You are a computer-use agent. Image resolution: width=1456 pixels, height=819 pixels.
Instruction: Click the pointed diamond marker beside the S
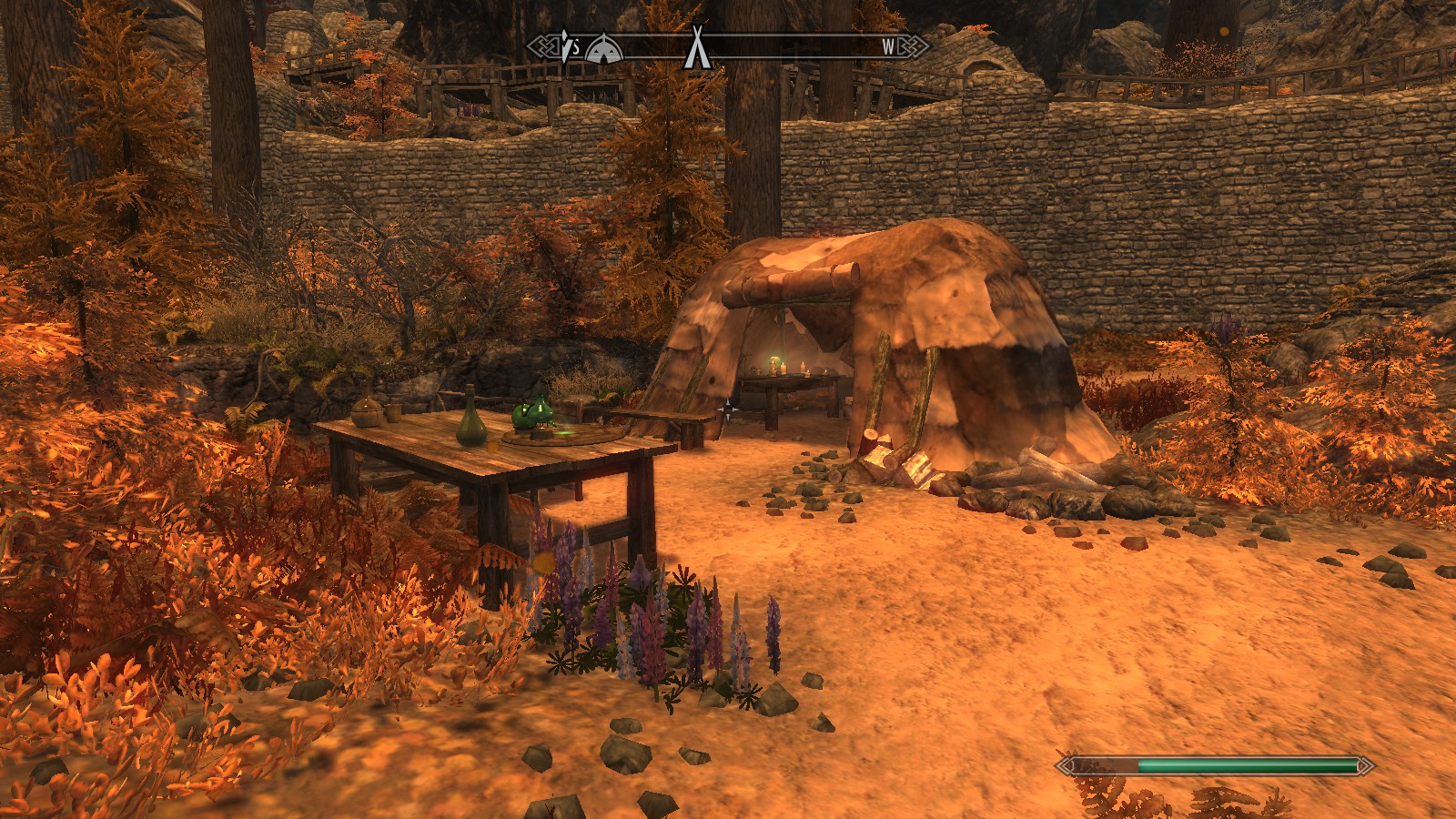(x=566, y=46)
